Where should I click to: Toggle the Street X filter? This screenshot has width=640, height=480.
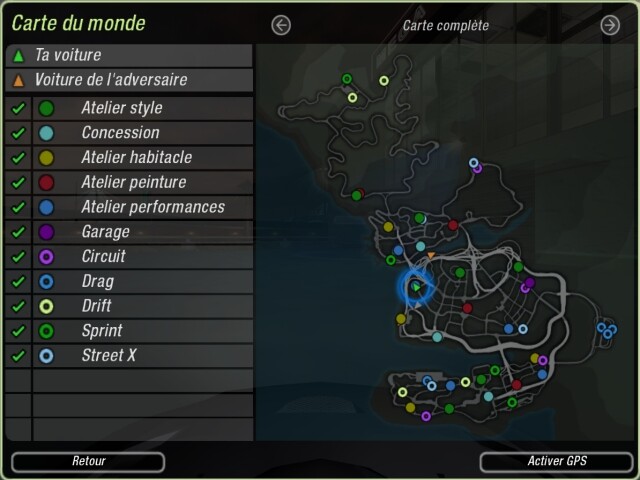pos(18,356)
